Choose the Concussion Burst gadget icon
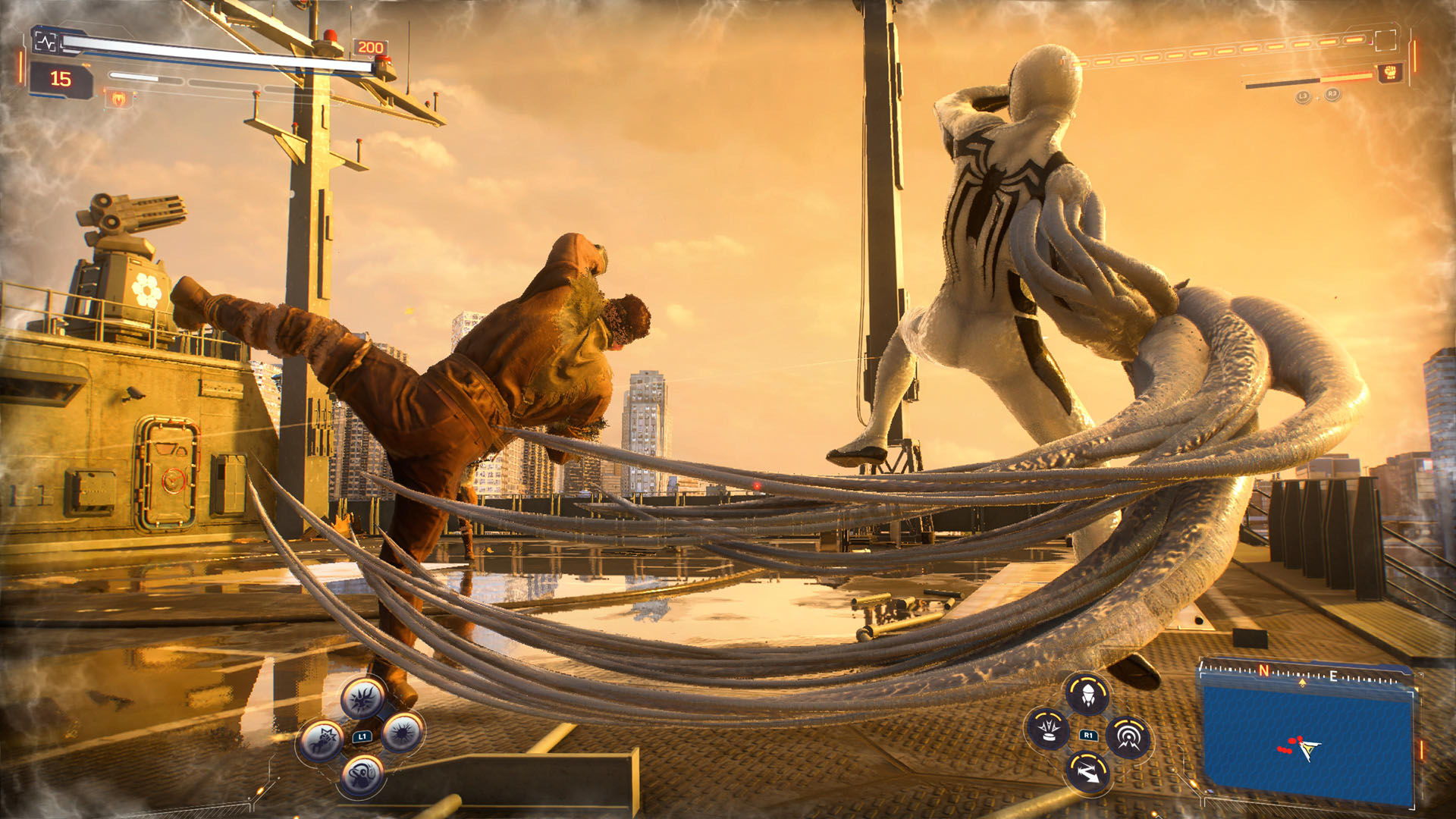The width and height of the screenshot is (1456, 819). coord(1047,731)
